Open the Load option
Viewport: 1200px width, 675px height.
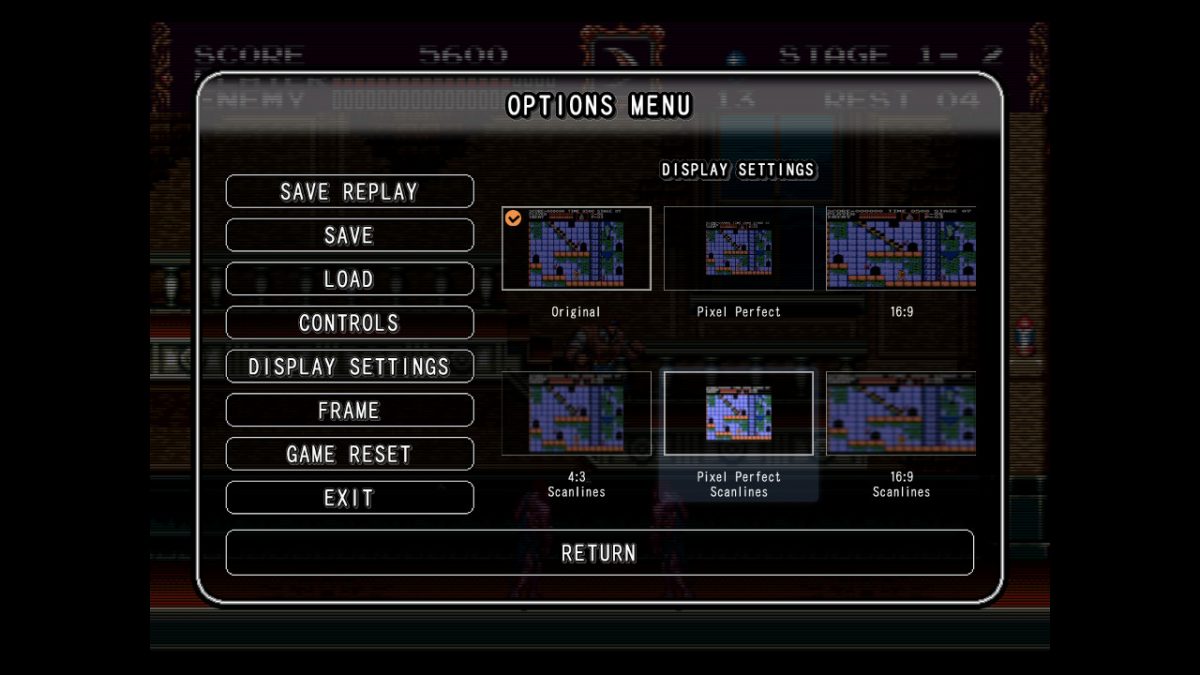pyautogui.click(x=349, y=279)
